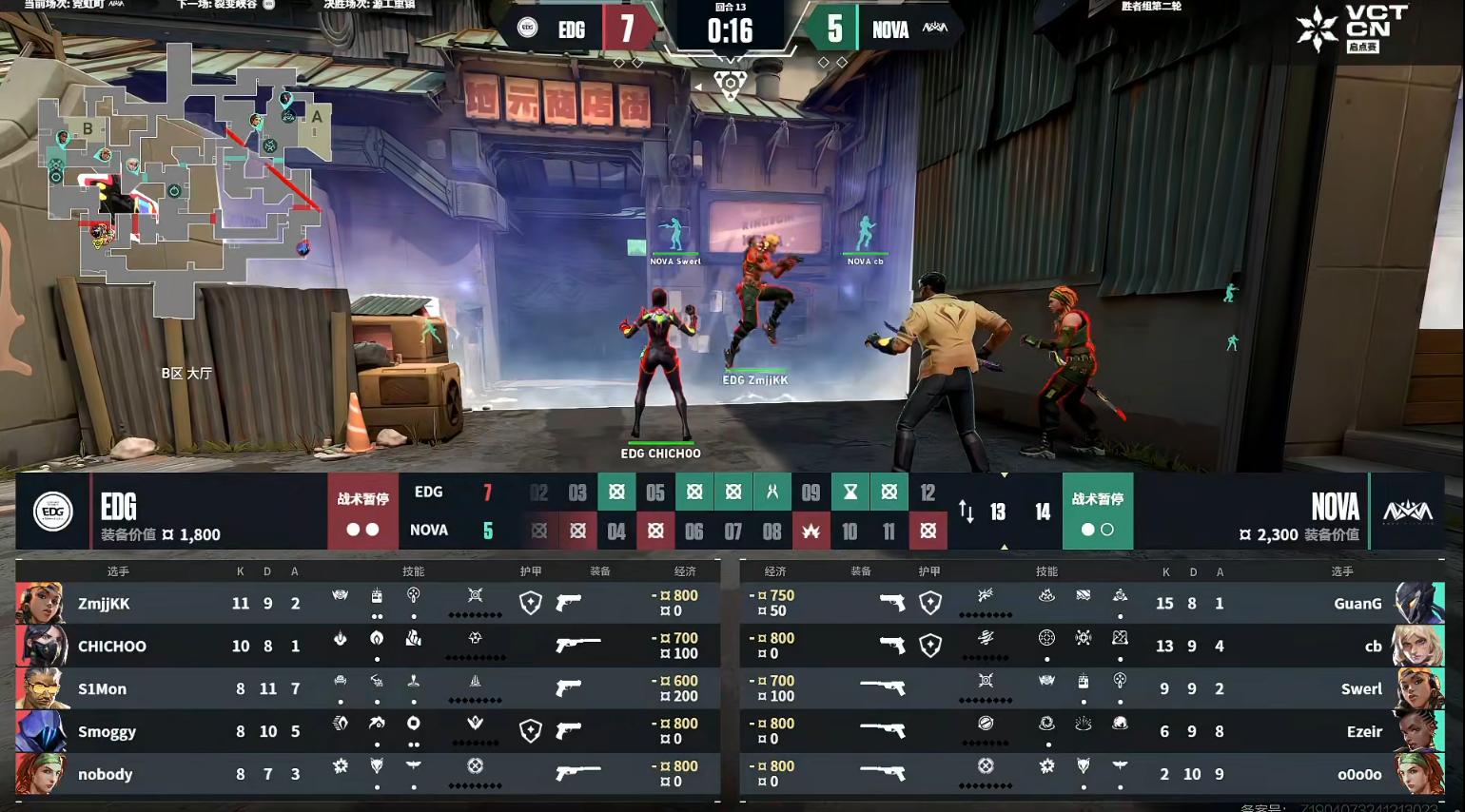Click the spike objective icon below the timer
This screenshot has width=1465, height=812.
[730, 85]
